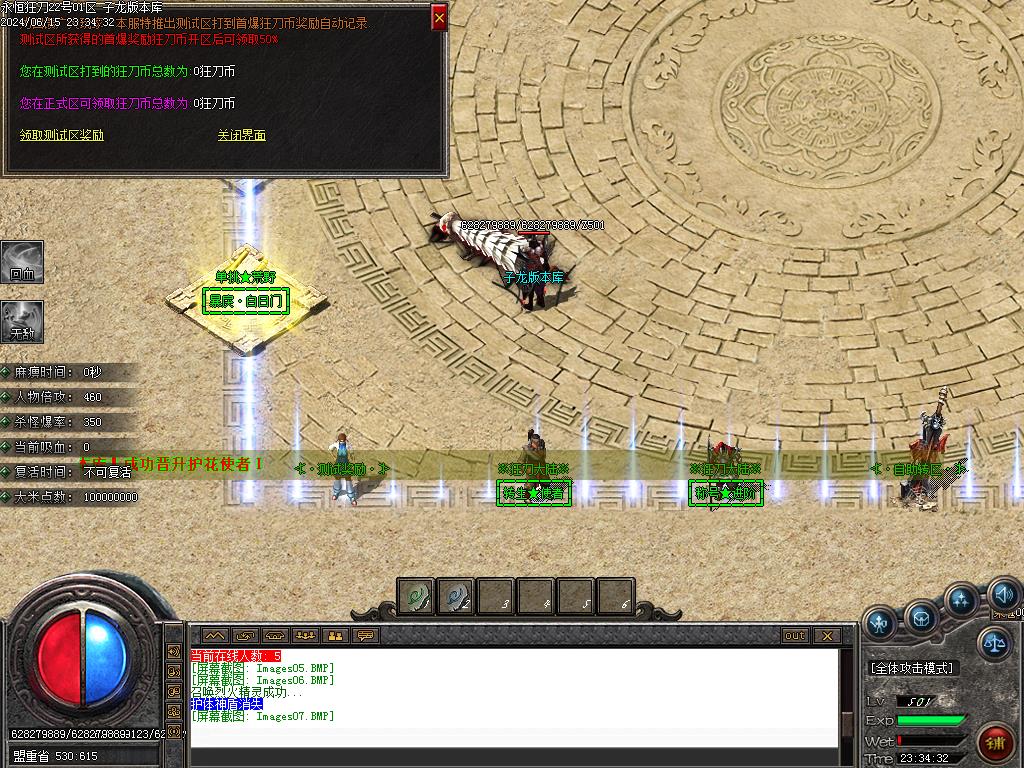Activate the 回血 heal skill icon
Image resolution: width=1024 pixels, height=768 pixels.
tap(21, 261)
